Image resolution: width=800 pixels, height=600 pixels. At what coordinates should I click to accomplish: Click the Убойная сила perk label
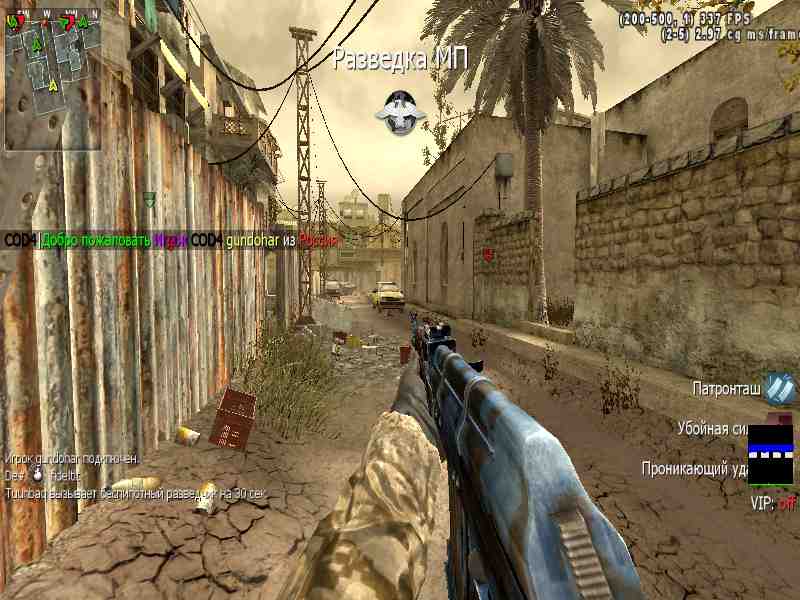[712, 428]
